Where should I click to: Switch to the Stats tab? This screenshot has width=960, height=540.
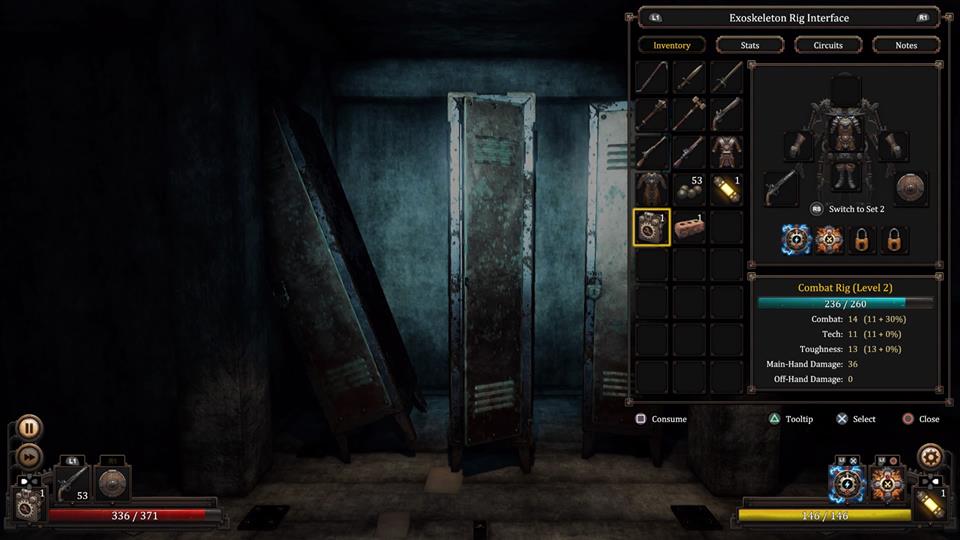[x=750, y=45]
